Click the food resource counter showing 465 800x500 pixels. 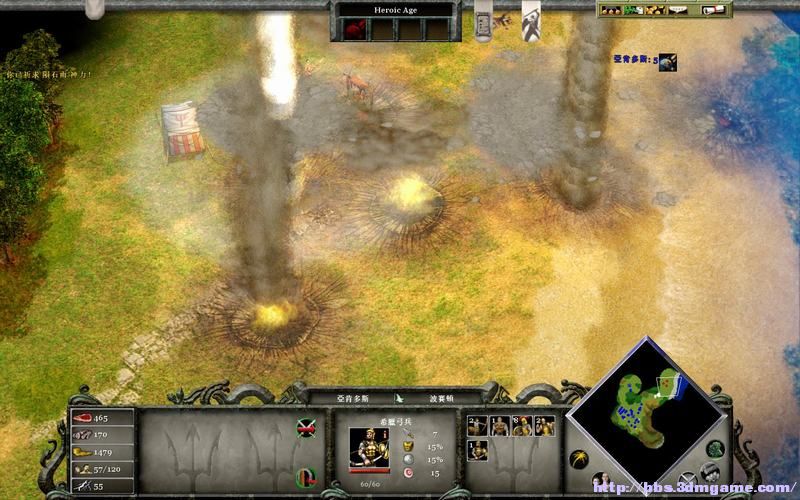coord(101,417)
